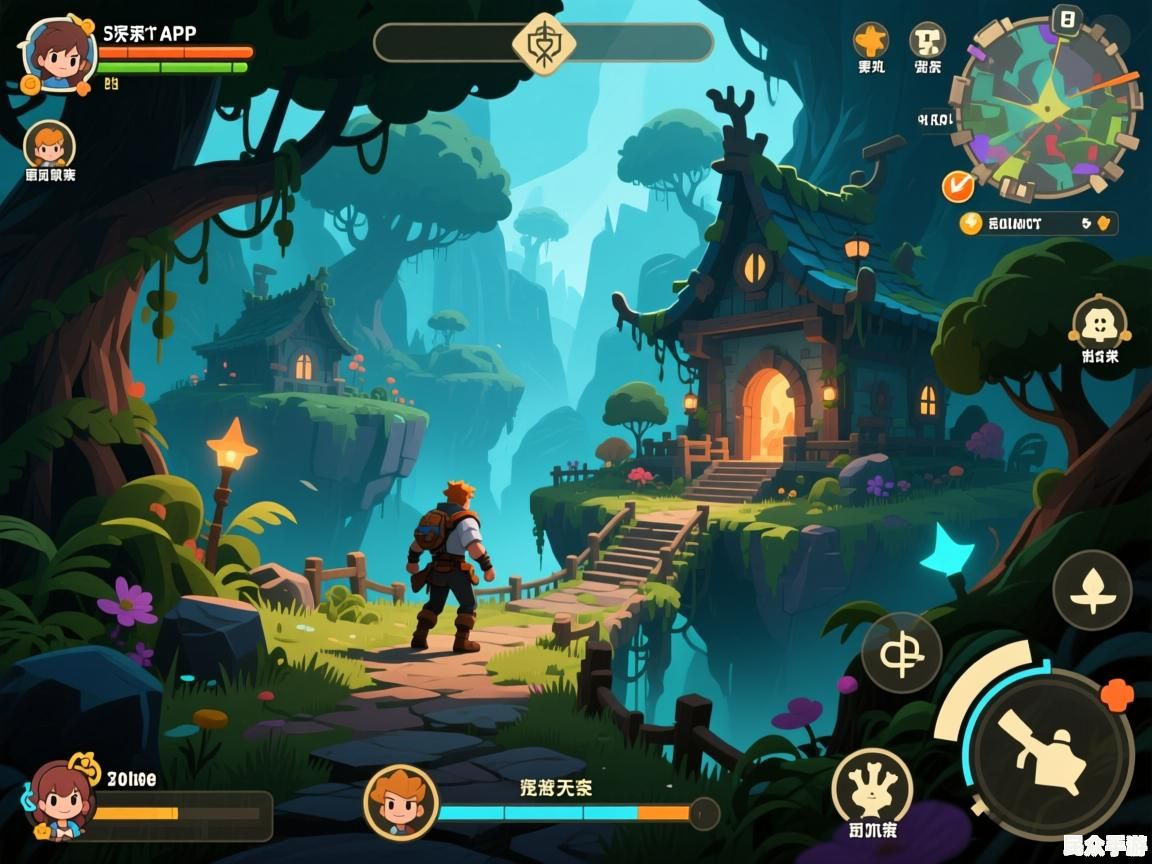Tap the orange checkmark button by the minimap
This screenshot has height=864, width=1152.
point(957,185)
